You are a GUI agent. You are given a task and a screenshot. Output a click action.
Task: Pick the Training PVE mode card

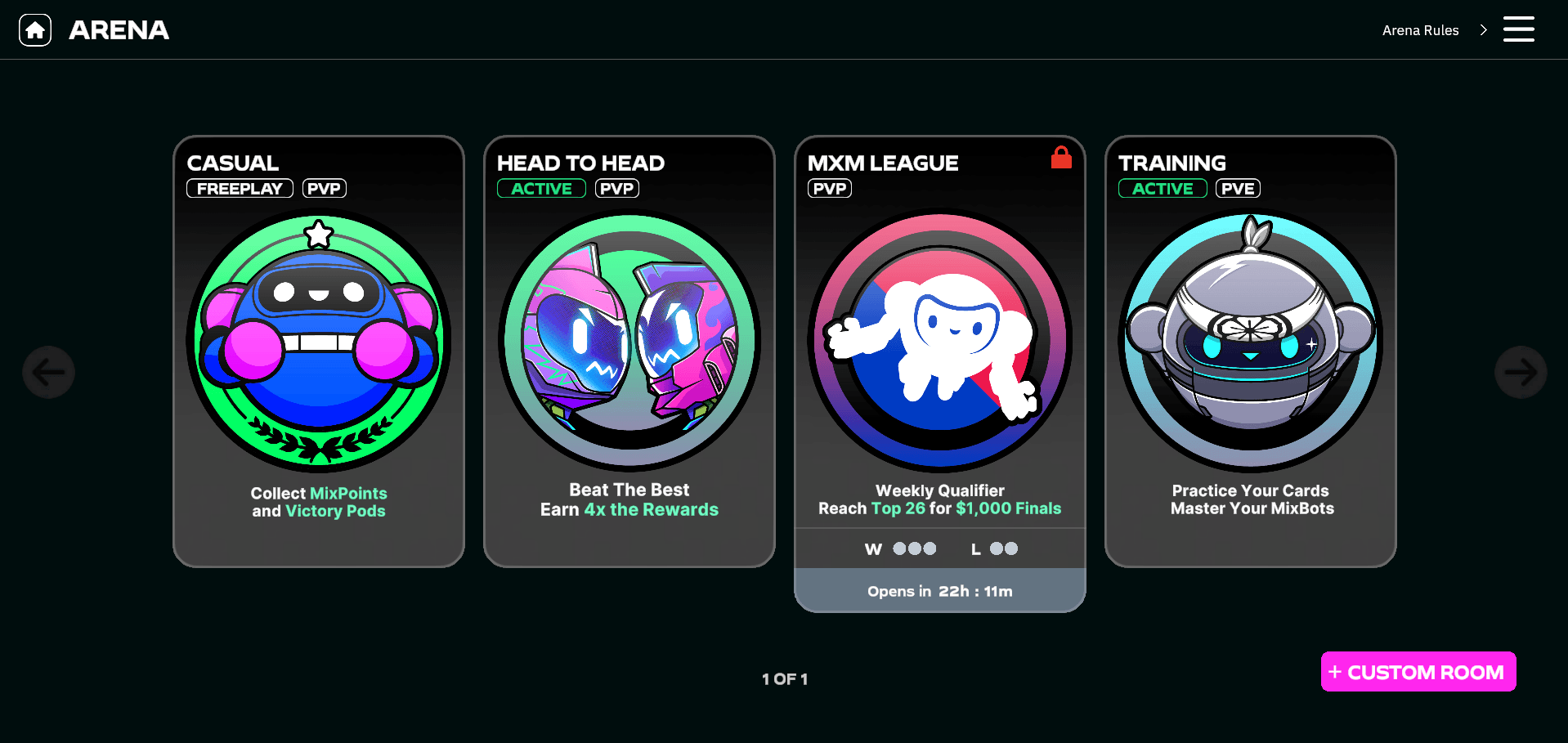1251,351
